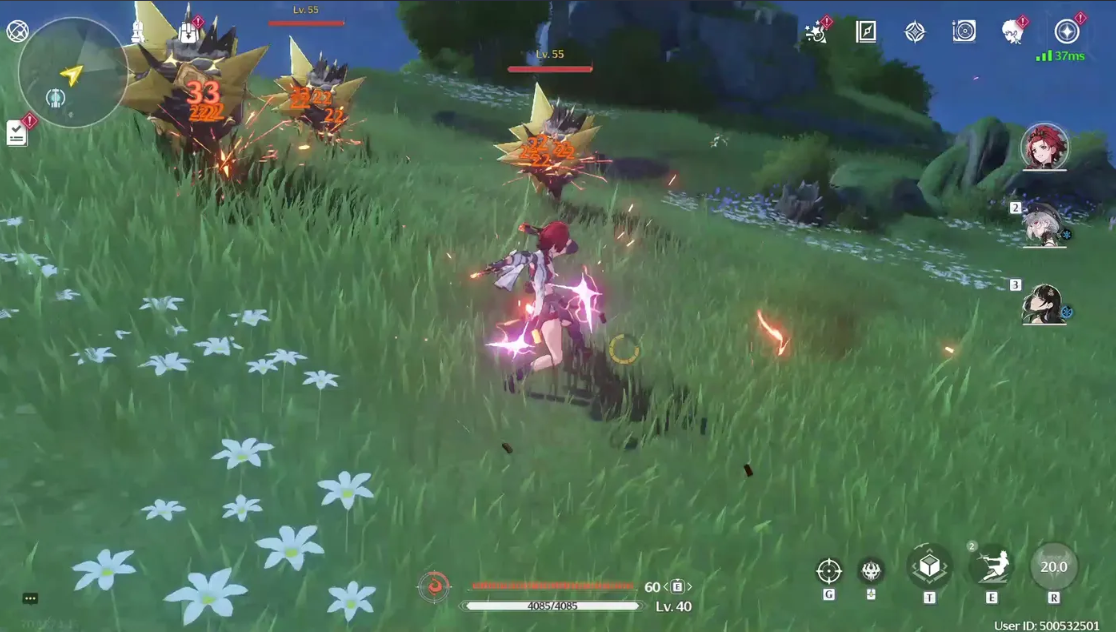Open the circular minimap
Screen dimensions: 1116x632
(x=72, y=73)
